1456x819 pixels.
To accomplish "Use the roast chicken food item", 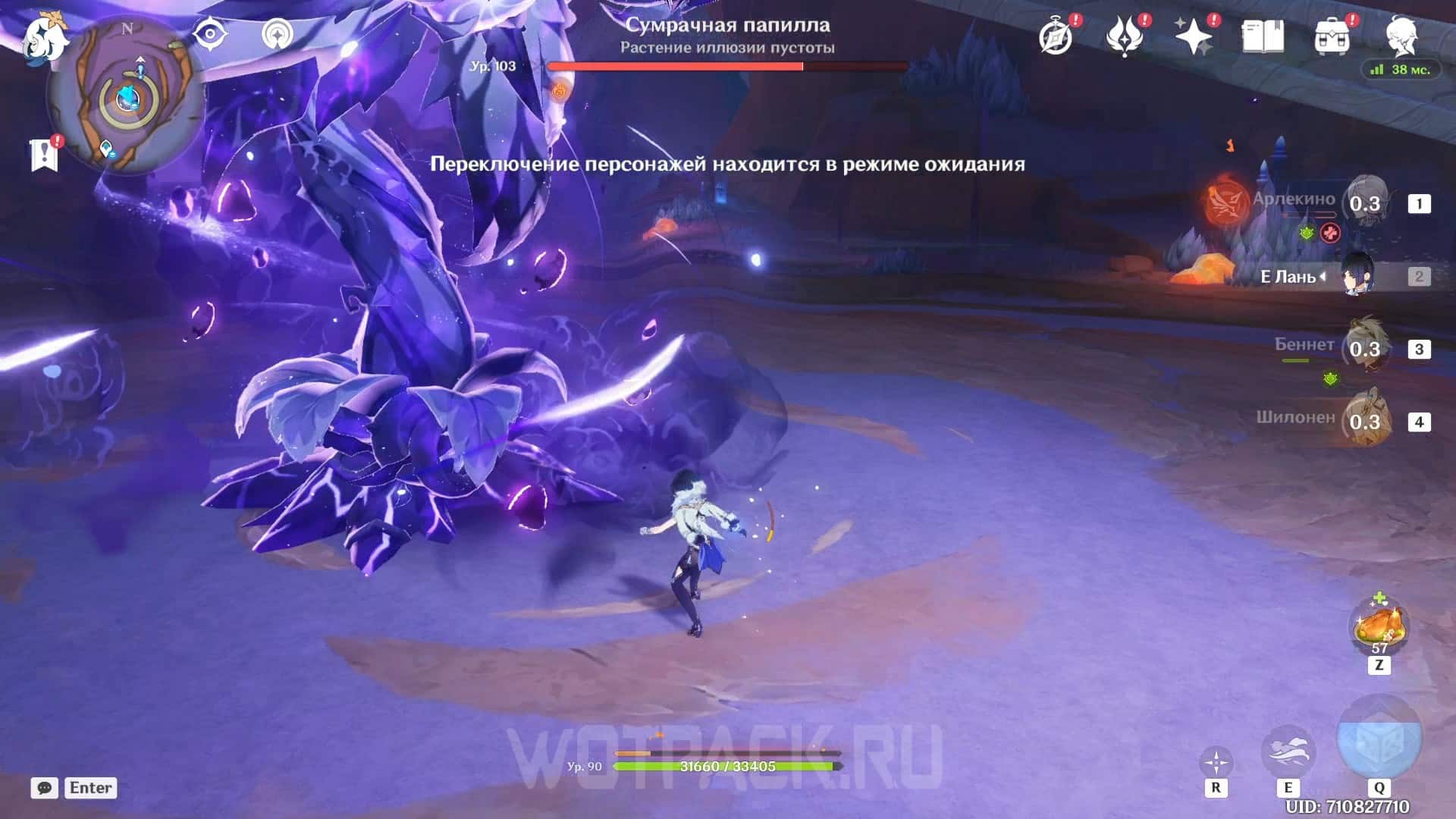I will [1379, 626].
